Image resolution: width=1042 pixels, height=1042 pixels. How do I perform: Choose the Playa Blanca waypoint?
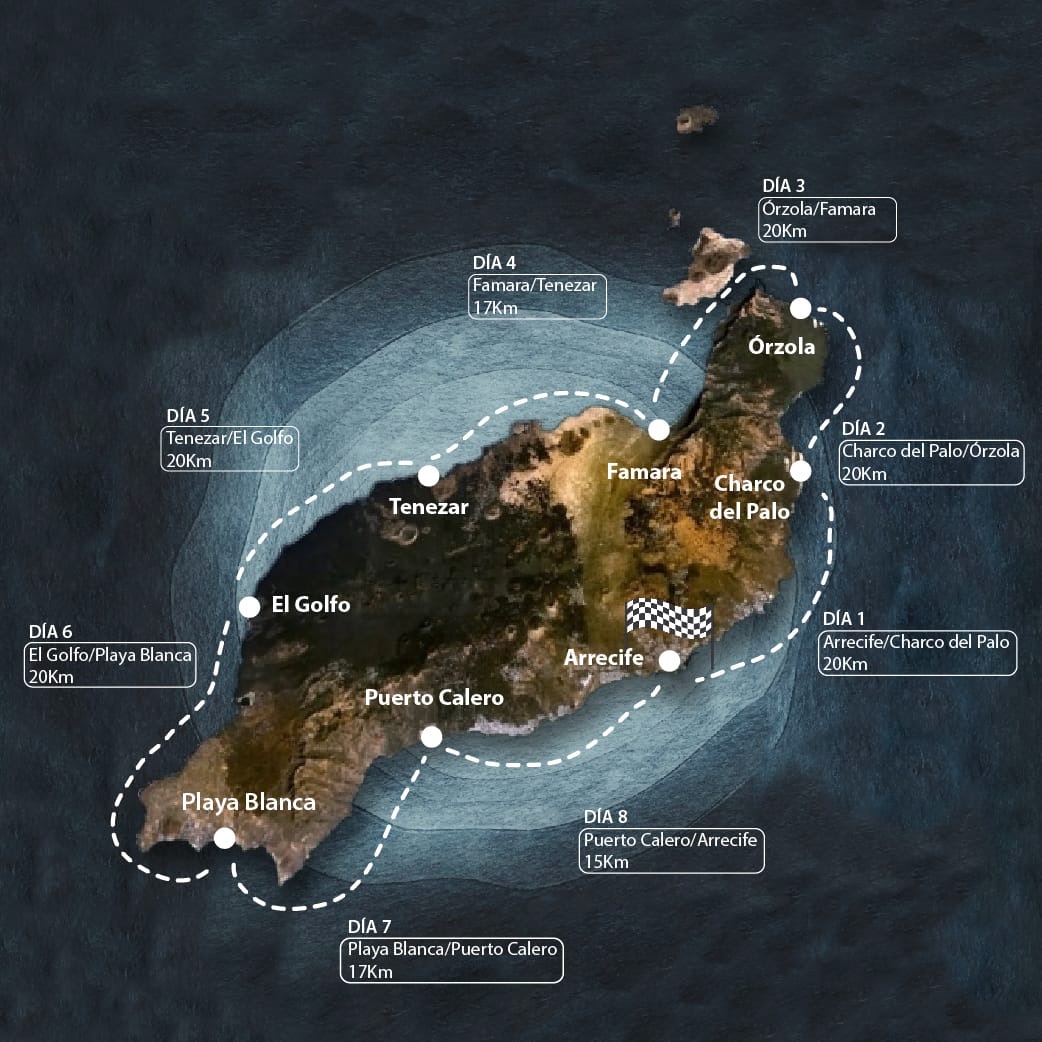225,838
